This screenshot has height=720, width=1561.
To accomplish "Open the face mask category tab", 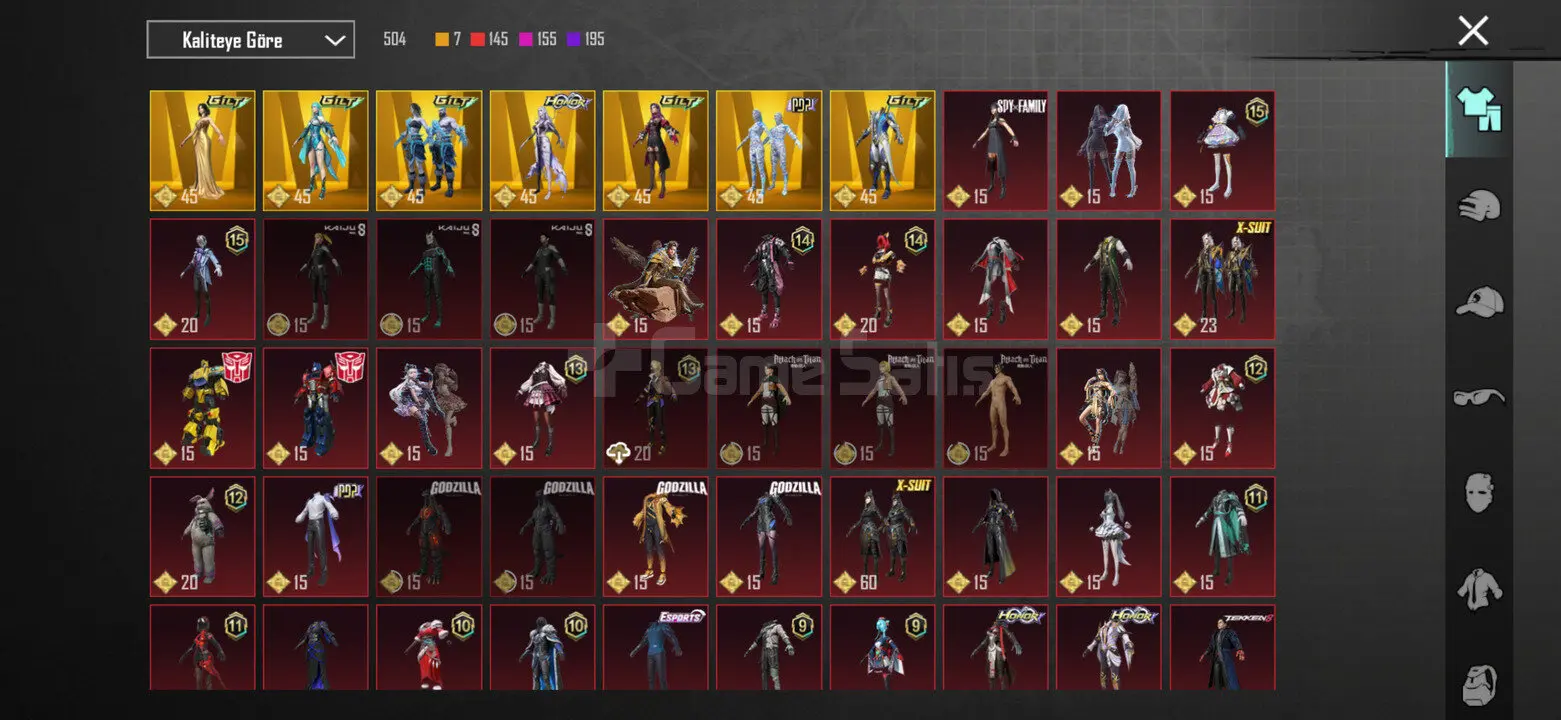I will point(1479,492).
